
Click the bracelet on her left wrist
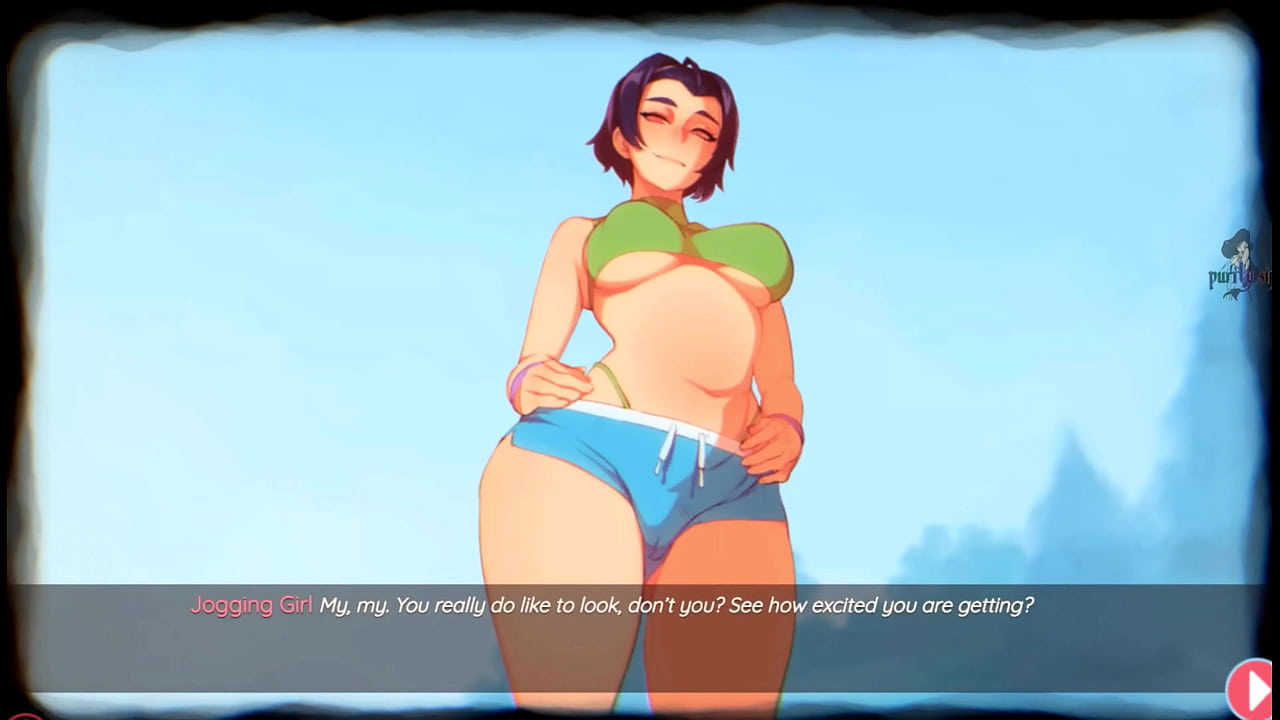[790, 425]
